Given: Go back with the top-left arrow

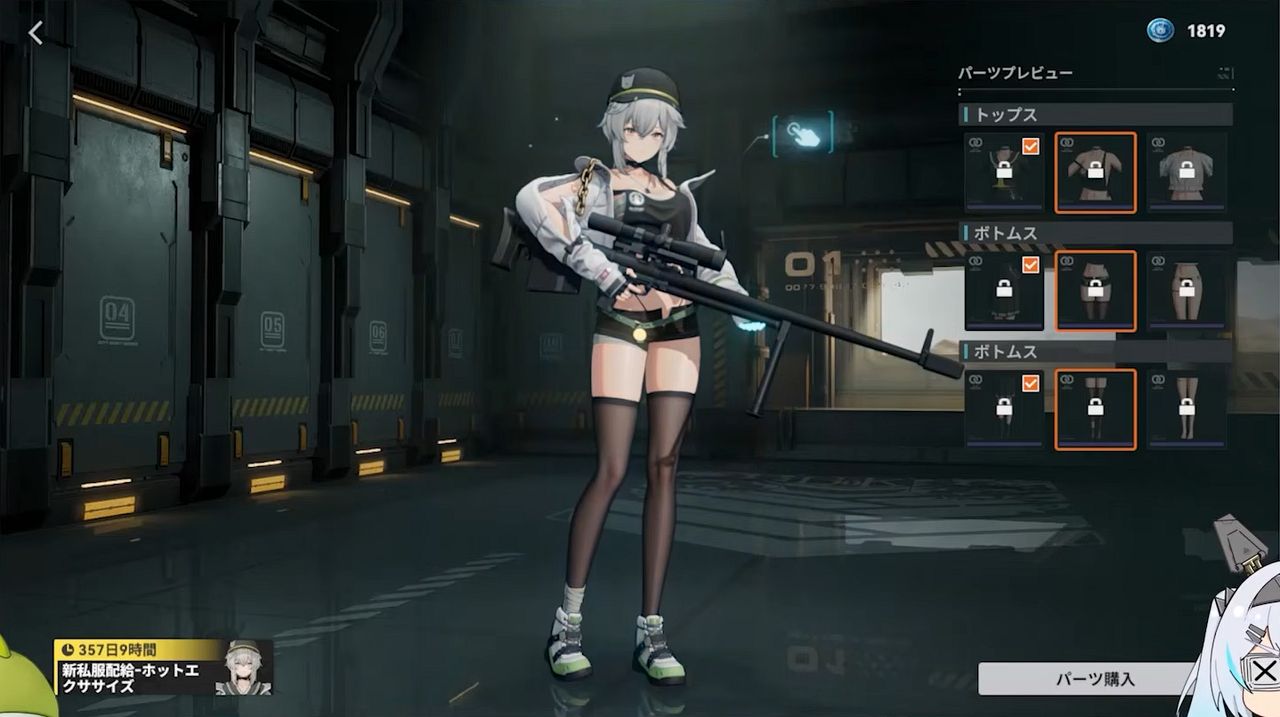Looking at the screenshot, I should pos(36,33).
